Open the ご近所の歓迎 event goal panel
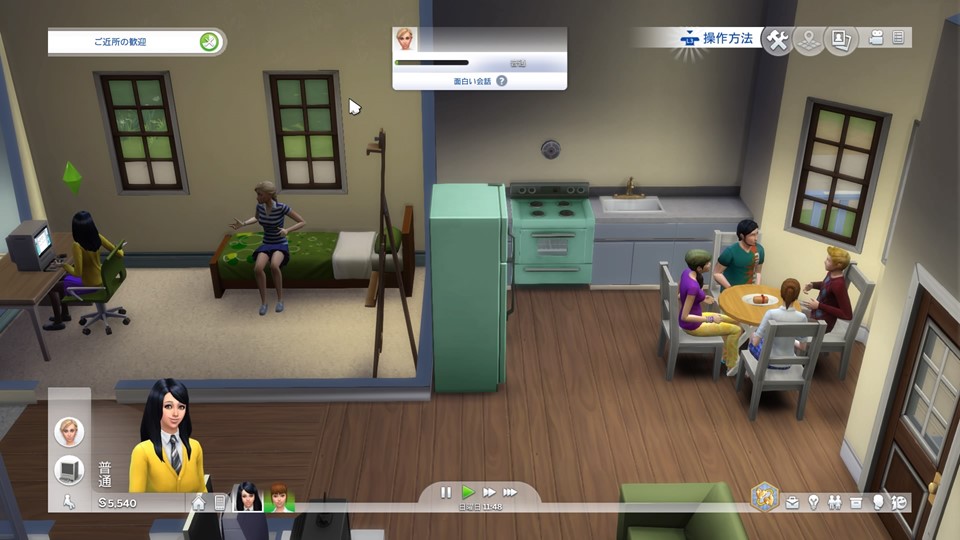This screenshot has height=540, width=960. (136, 42)
